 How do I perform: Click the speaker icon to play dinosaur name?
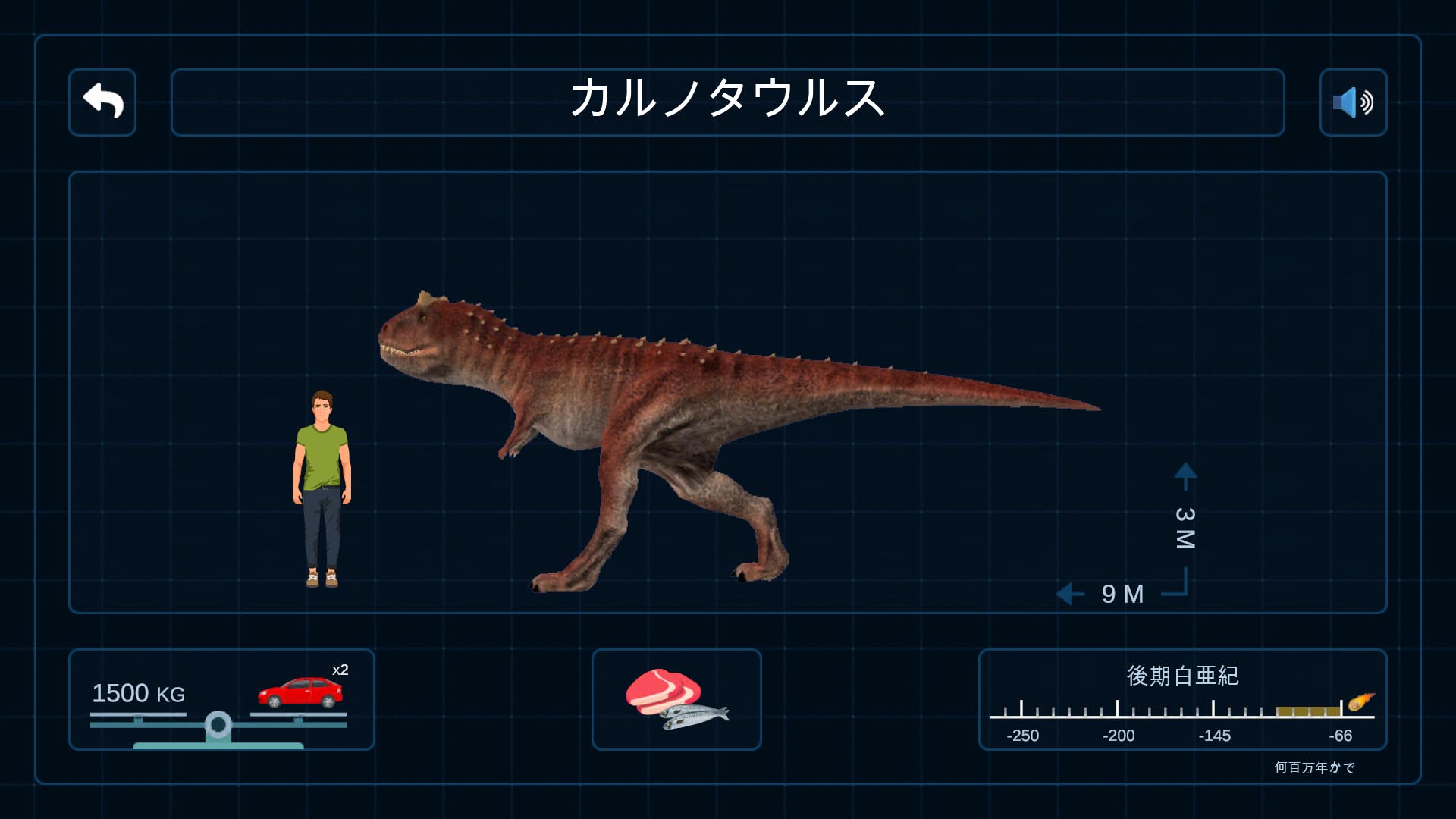[1353, 102]
